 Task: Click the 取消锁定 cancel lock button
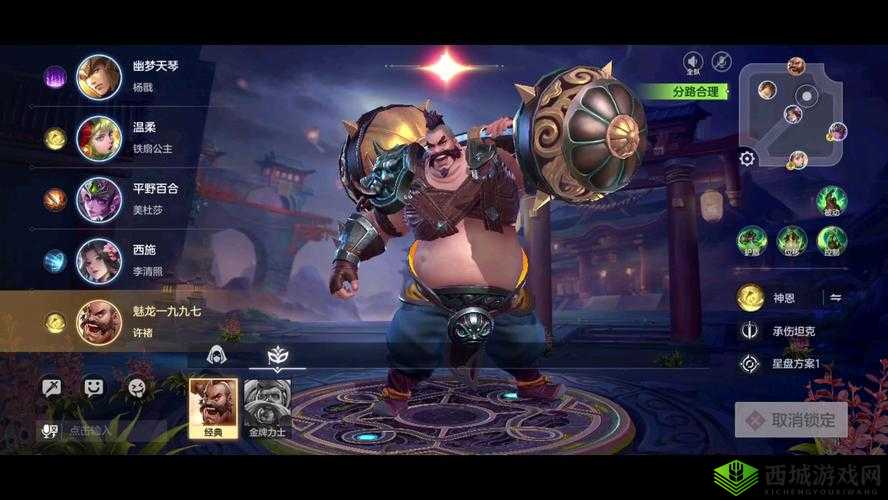click(791, 420)
